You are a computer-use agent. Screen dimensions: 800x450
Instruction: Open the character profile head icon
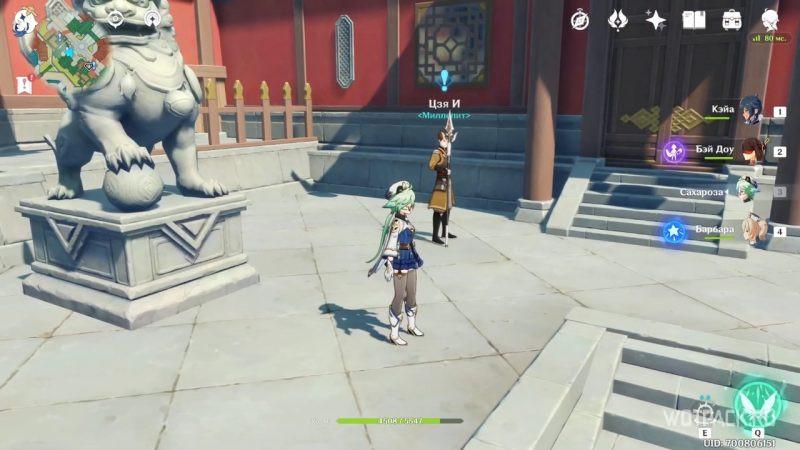[x=770, y=20]
